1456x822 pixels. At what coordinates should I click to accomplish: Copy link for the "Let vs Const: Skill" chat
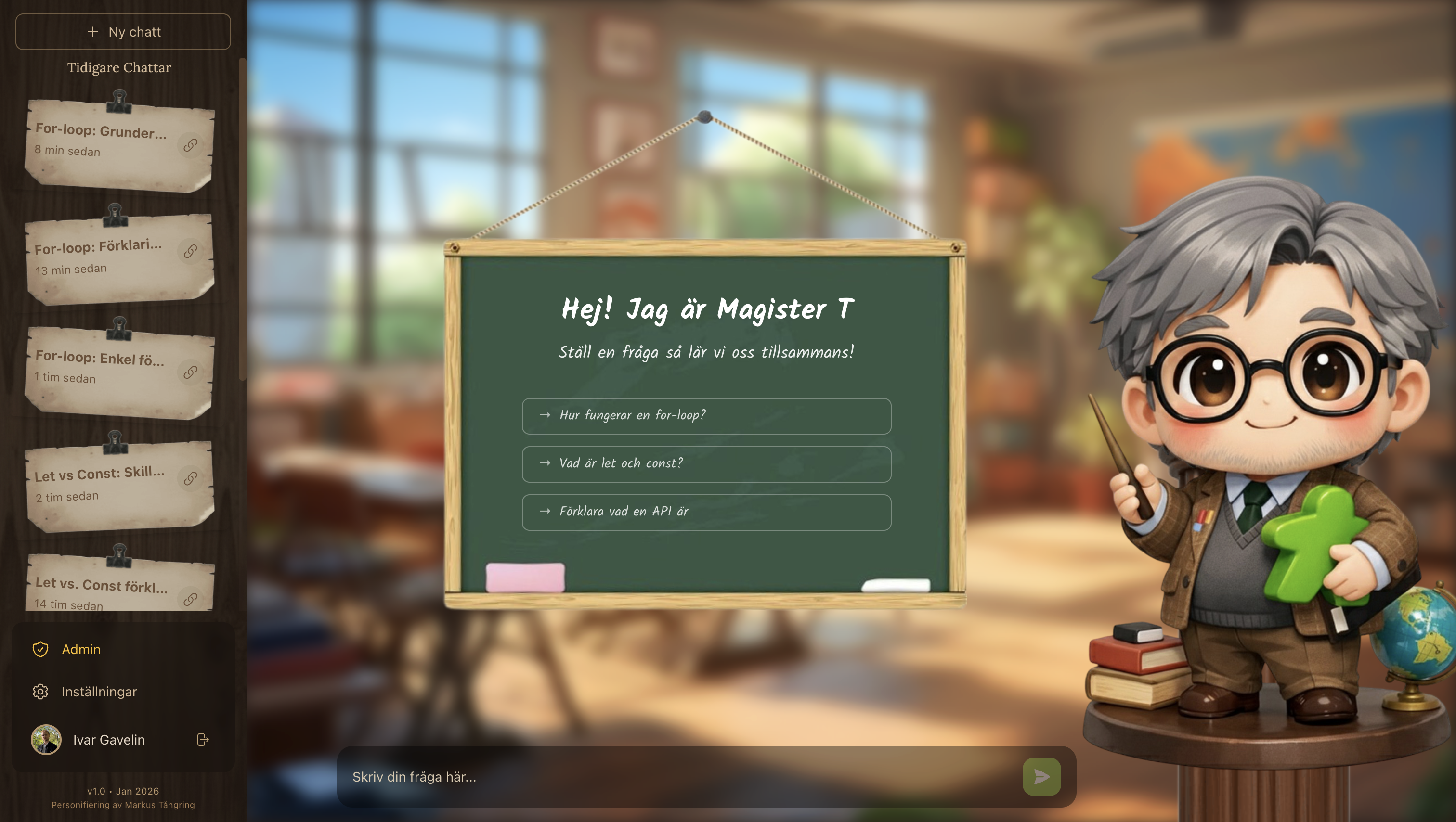point(190,477)
